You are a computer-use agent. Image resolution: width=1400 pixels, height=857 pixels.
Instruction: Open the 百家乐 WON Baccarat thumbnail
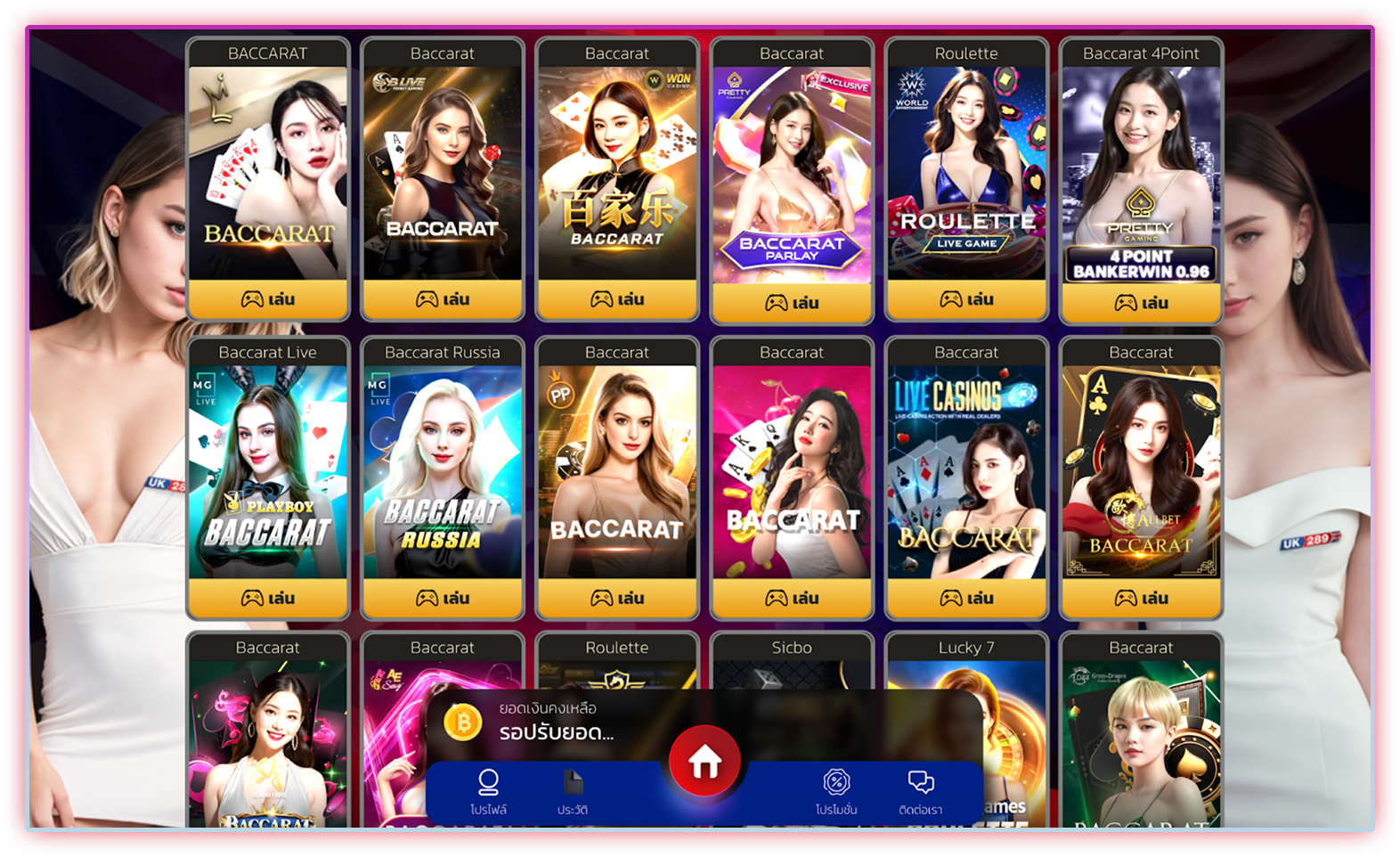[617, 169]
